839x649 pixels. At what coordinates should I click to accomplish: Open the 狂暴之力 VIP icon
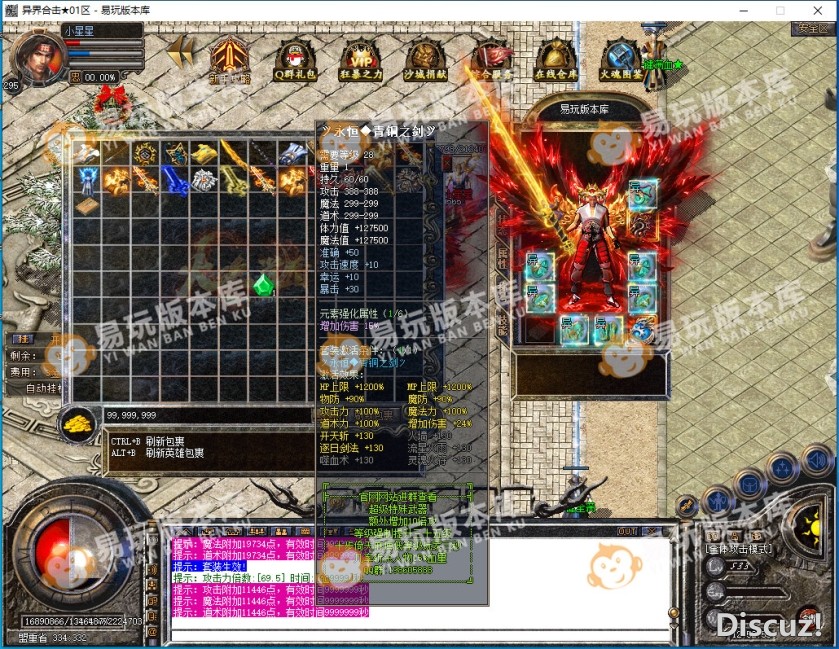click(360, 60)
